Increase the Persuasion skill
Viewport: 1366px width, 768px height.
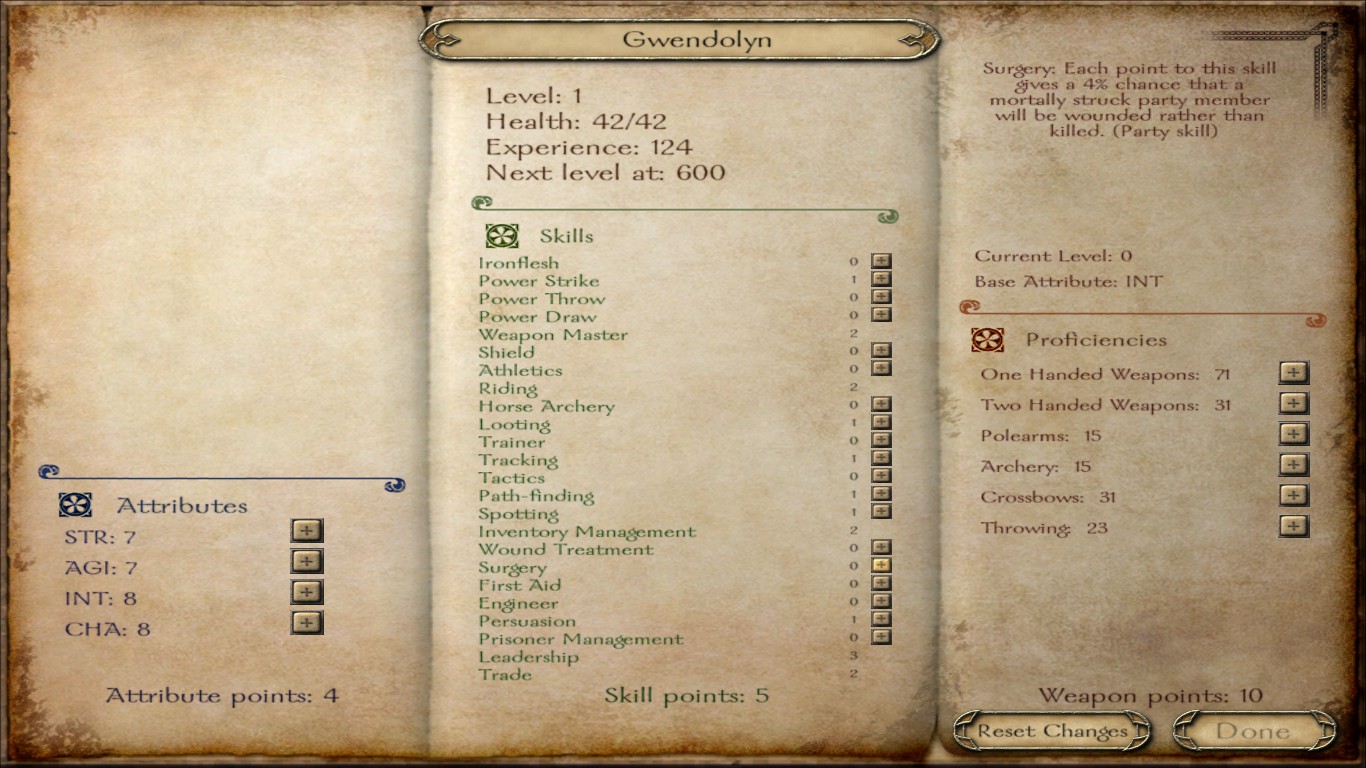click(881, 620)
